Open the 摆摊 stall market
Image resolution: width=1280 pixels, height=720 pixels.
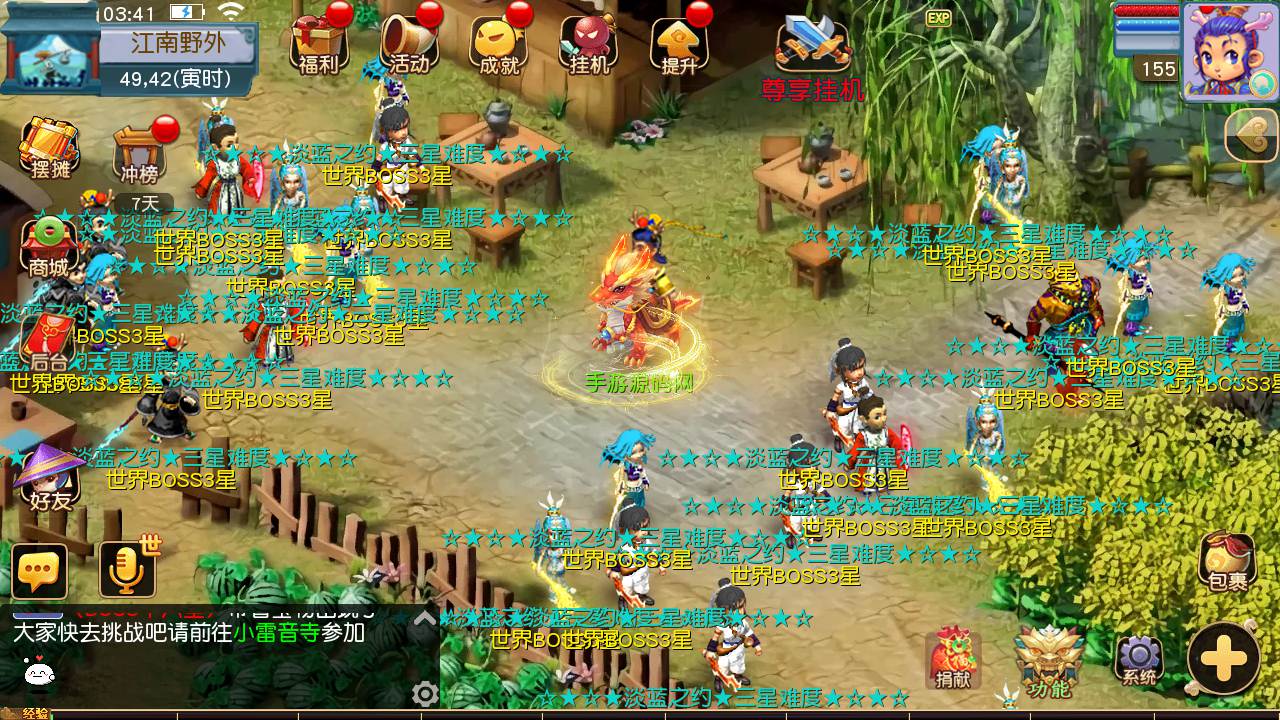[50, 148]
